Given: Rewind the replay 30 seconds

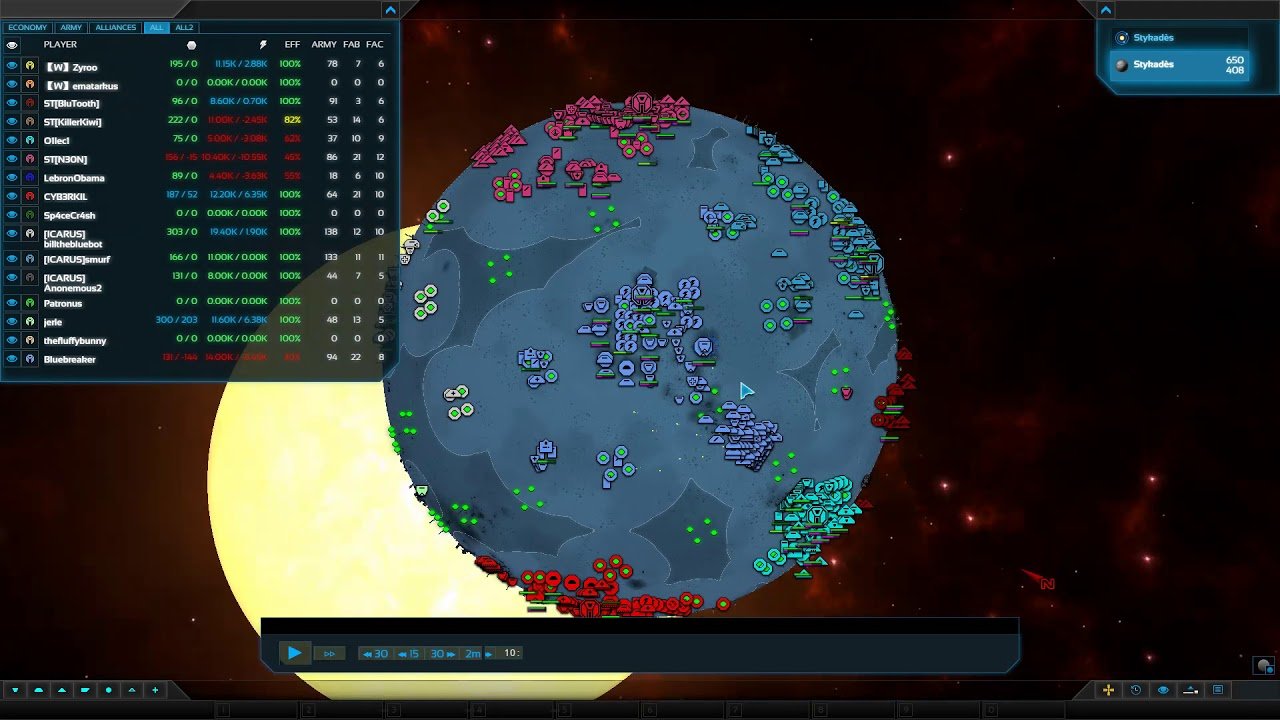Looking at the screenshot, I should [x=375, y=653].
